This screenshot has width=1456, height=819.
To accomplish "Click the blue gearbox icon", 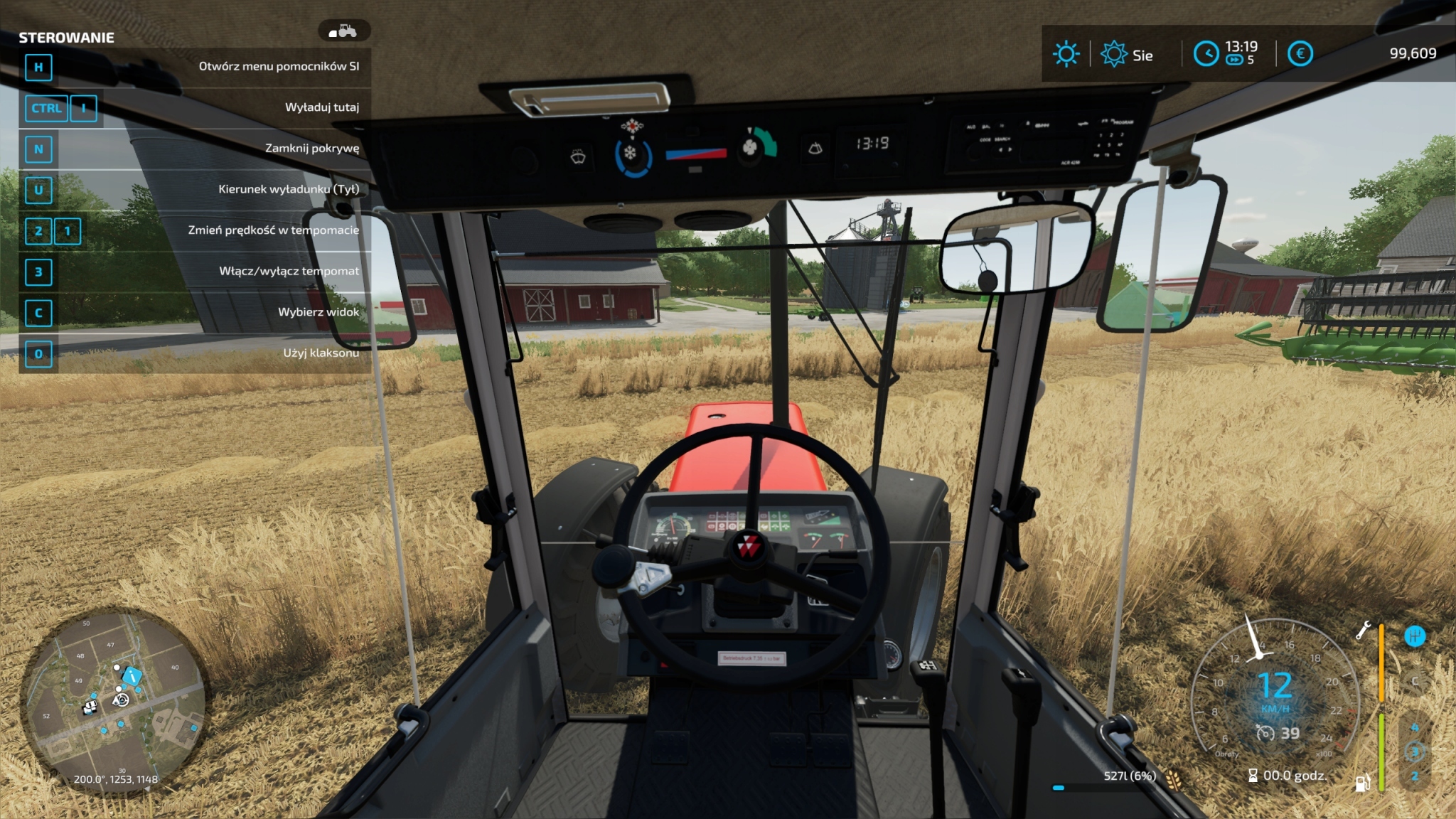I will click(1415, 636).
